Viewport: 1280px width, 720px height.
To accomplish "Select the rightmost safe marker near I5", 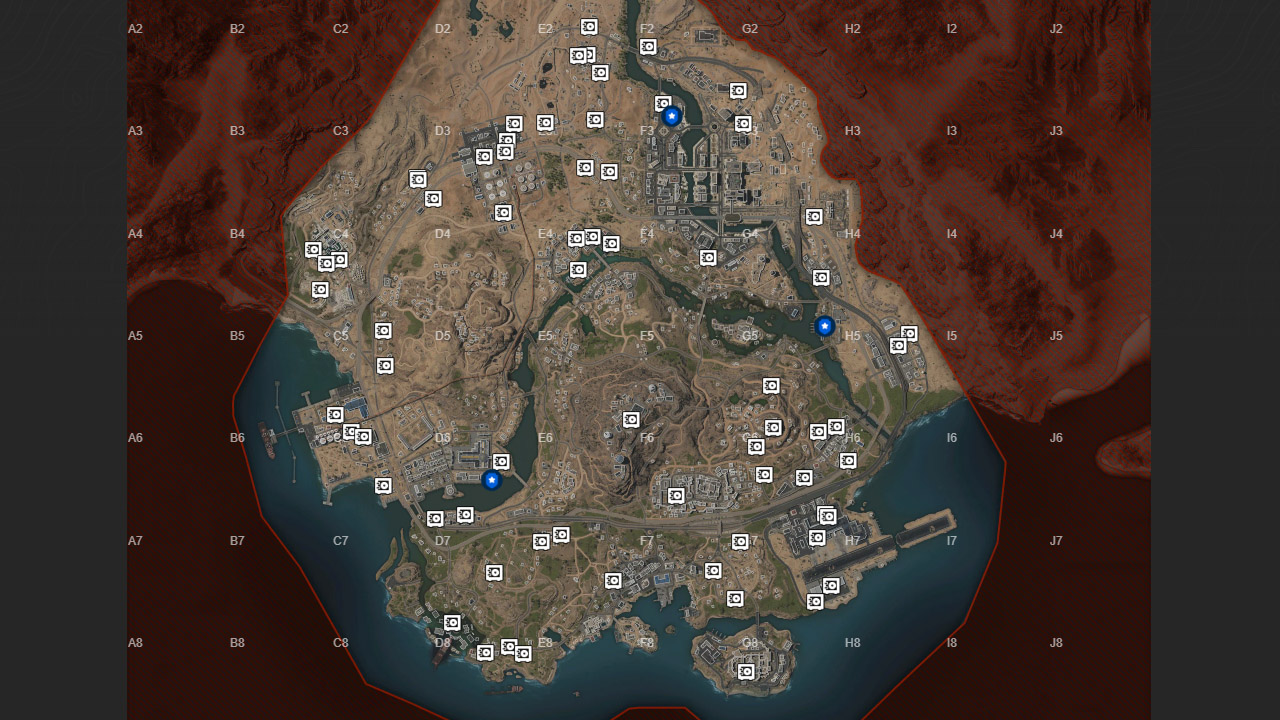I will coord(908,334).
